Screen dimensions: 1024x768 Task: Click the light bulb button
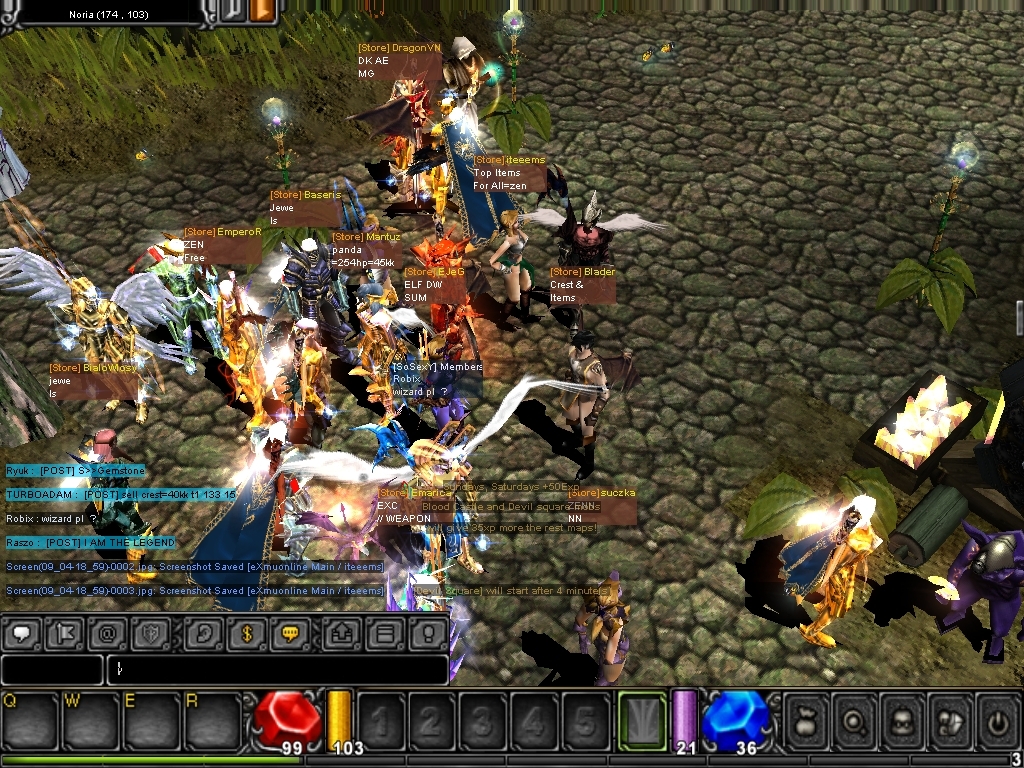point(427,633)
